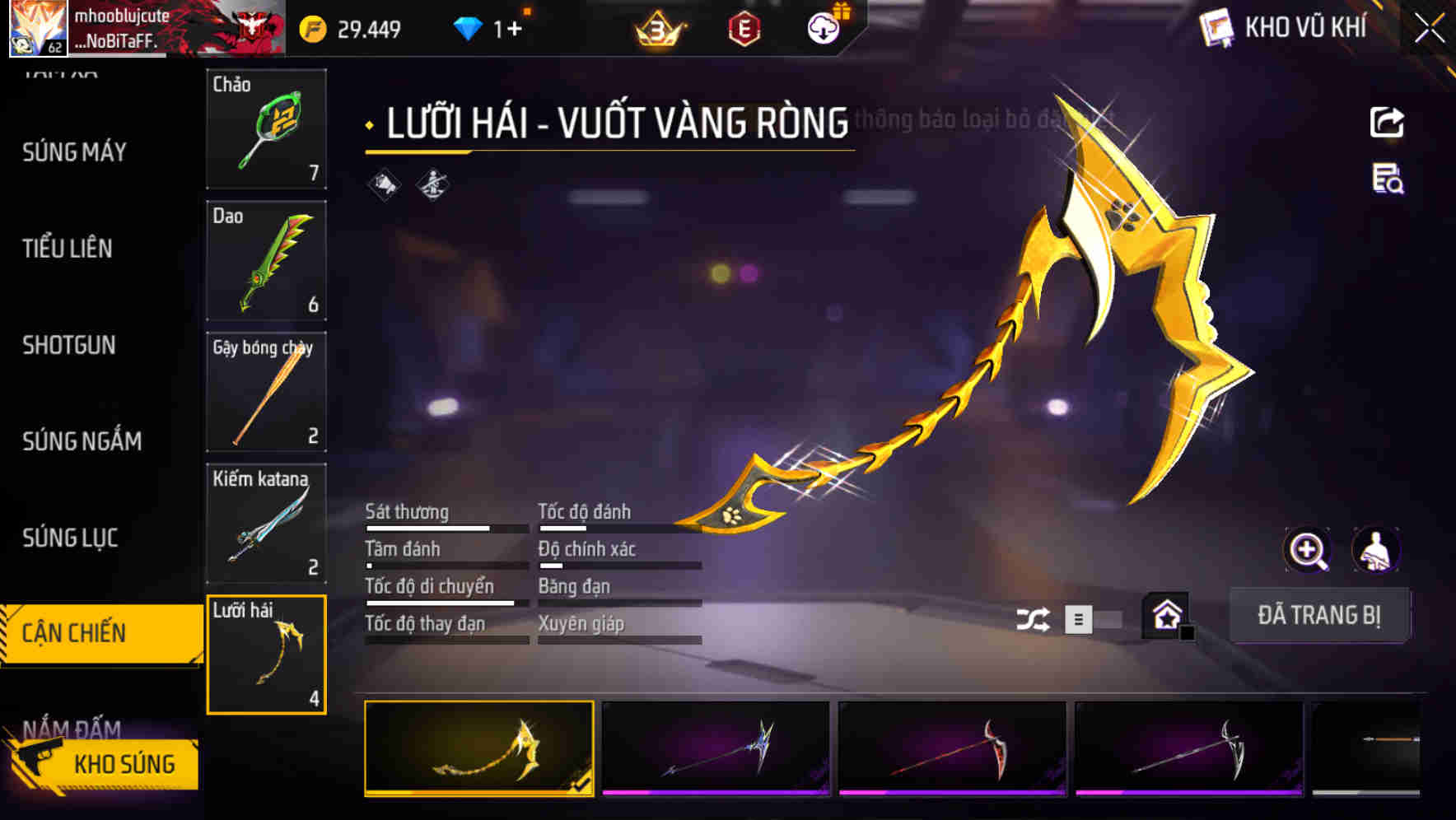Select the Kiếm katana from the weapon list
The height and width of the screenshot is (820, 1456).
[x=265, y=521]
